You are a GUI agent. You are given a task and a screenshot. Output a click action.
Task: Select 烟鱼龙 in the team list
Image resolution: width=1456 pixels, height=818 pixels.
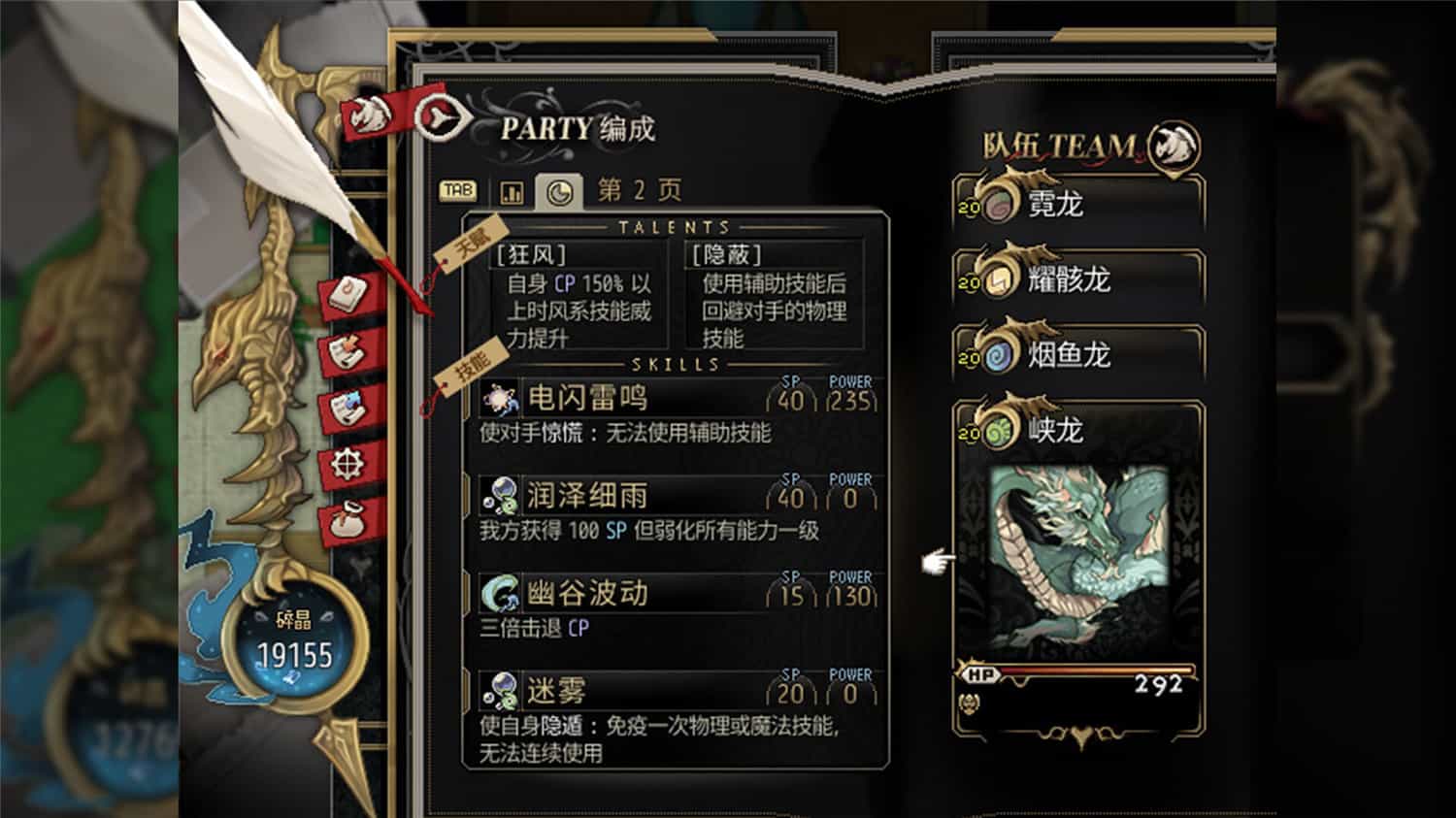[1068, 355]
